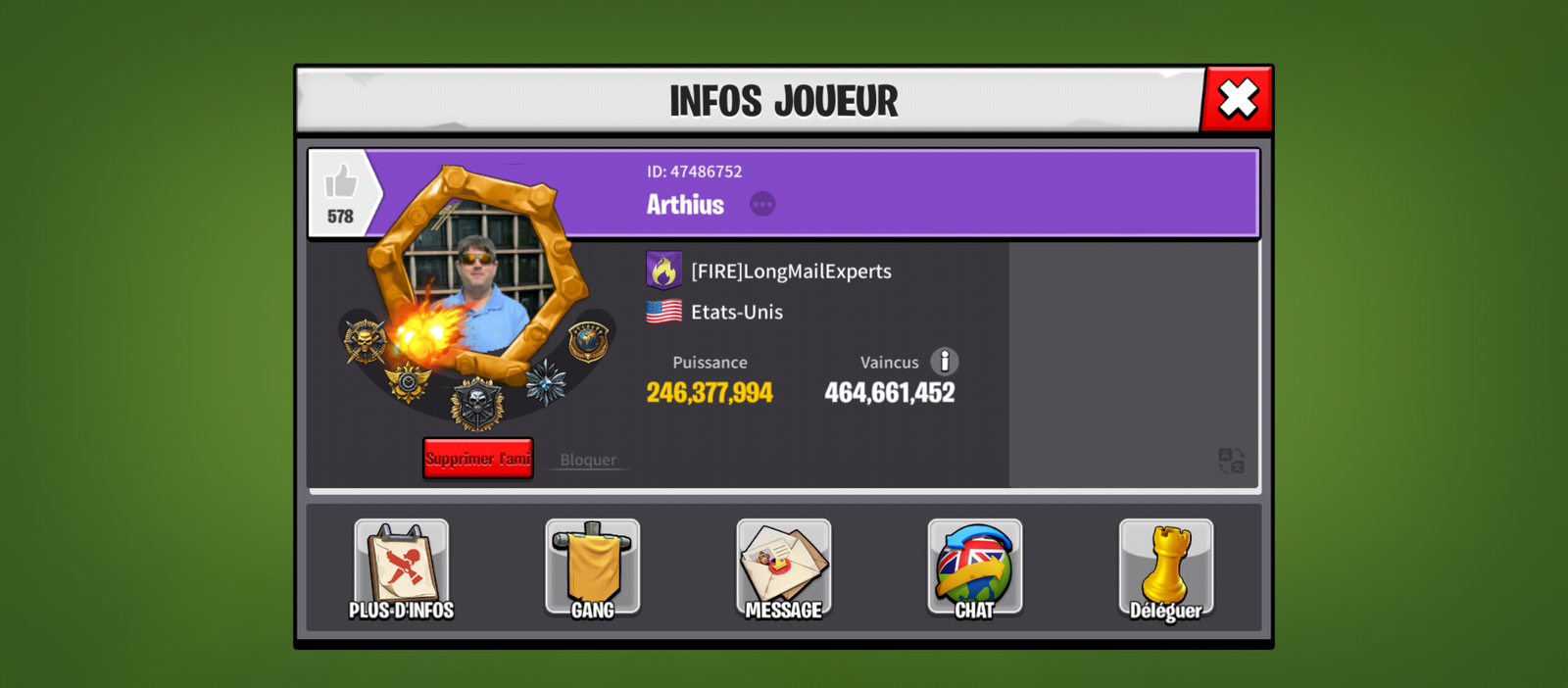Open the three-dot options beside Arthius
1568x688 pixels.
click(762, 204)
